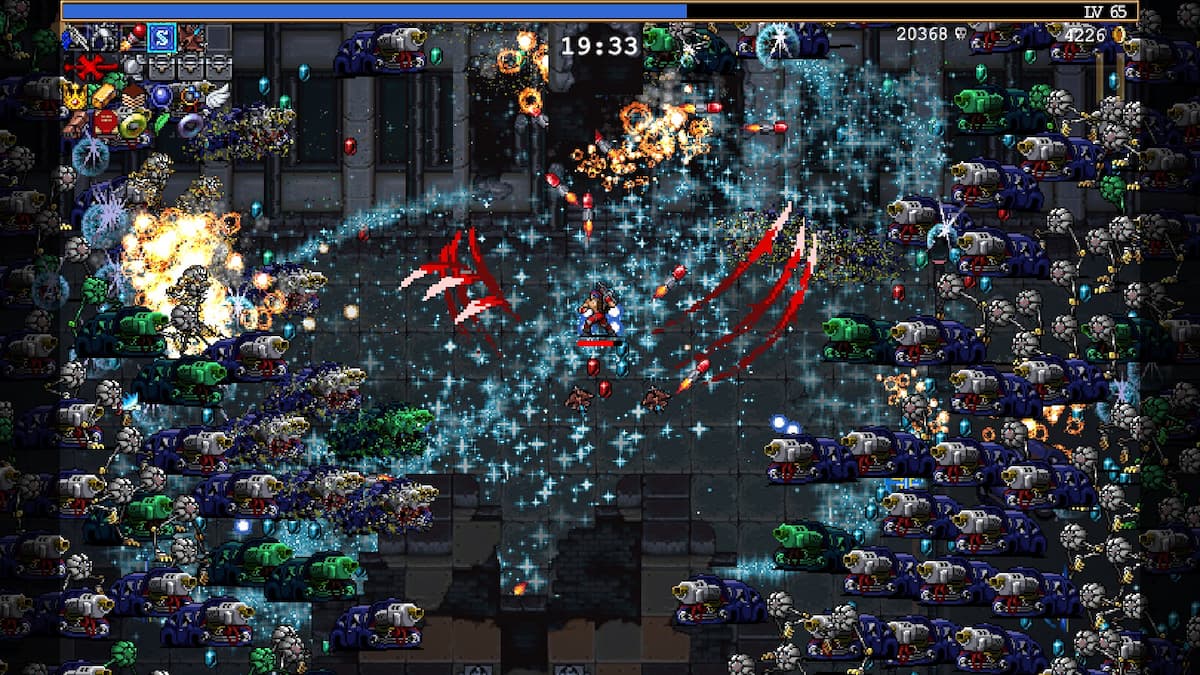Click the green feather item icon
This screenshot has width=1200, height=675.
click(161, 123)
